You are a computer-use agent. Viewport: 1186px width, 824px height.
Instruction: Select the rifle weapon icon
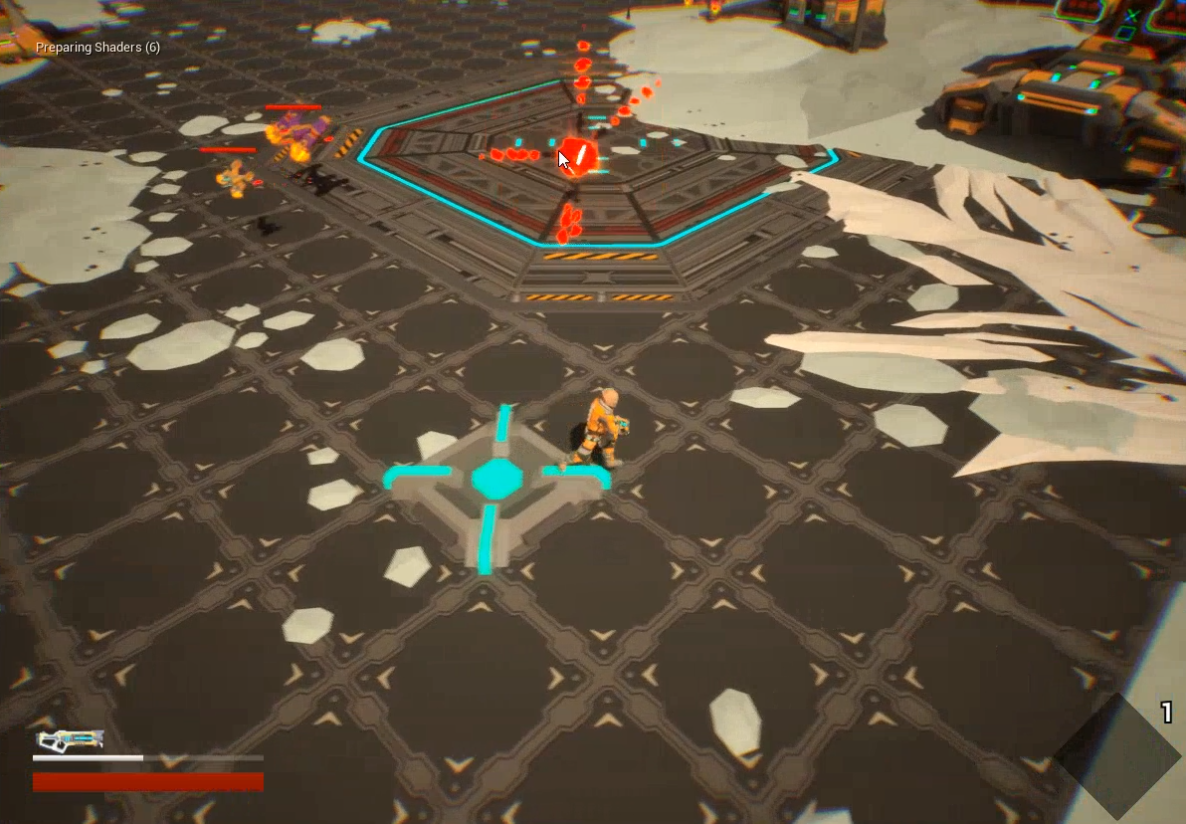tap(69, 740)
